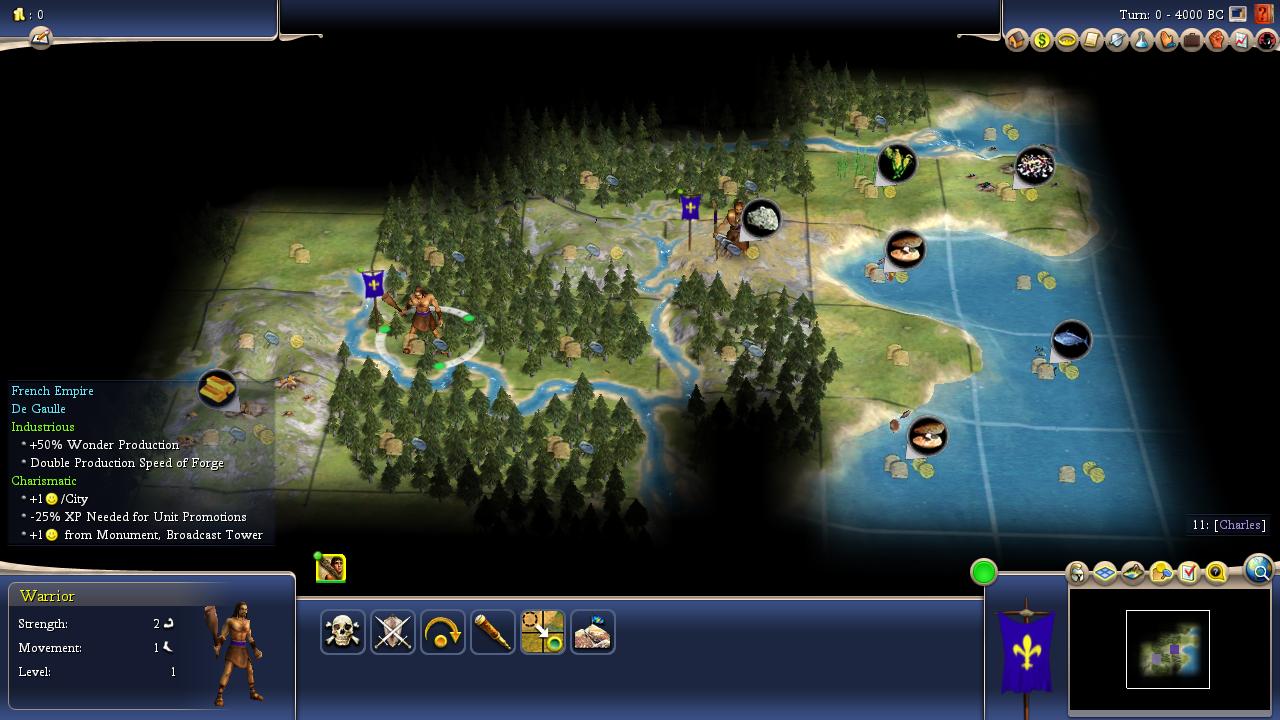Open the finance advisor dollar icon
This screenshot has height=720, width=1280.
pos(1042,41)
